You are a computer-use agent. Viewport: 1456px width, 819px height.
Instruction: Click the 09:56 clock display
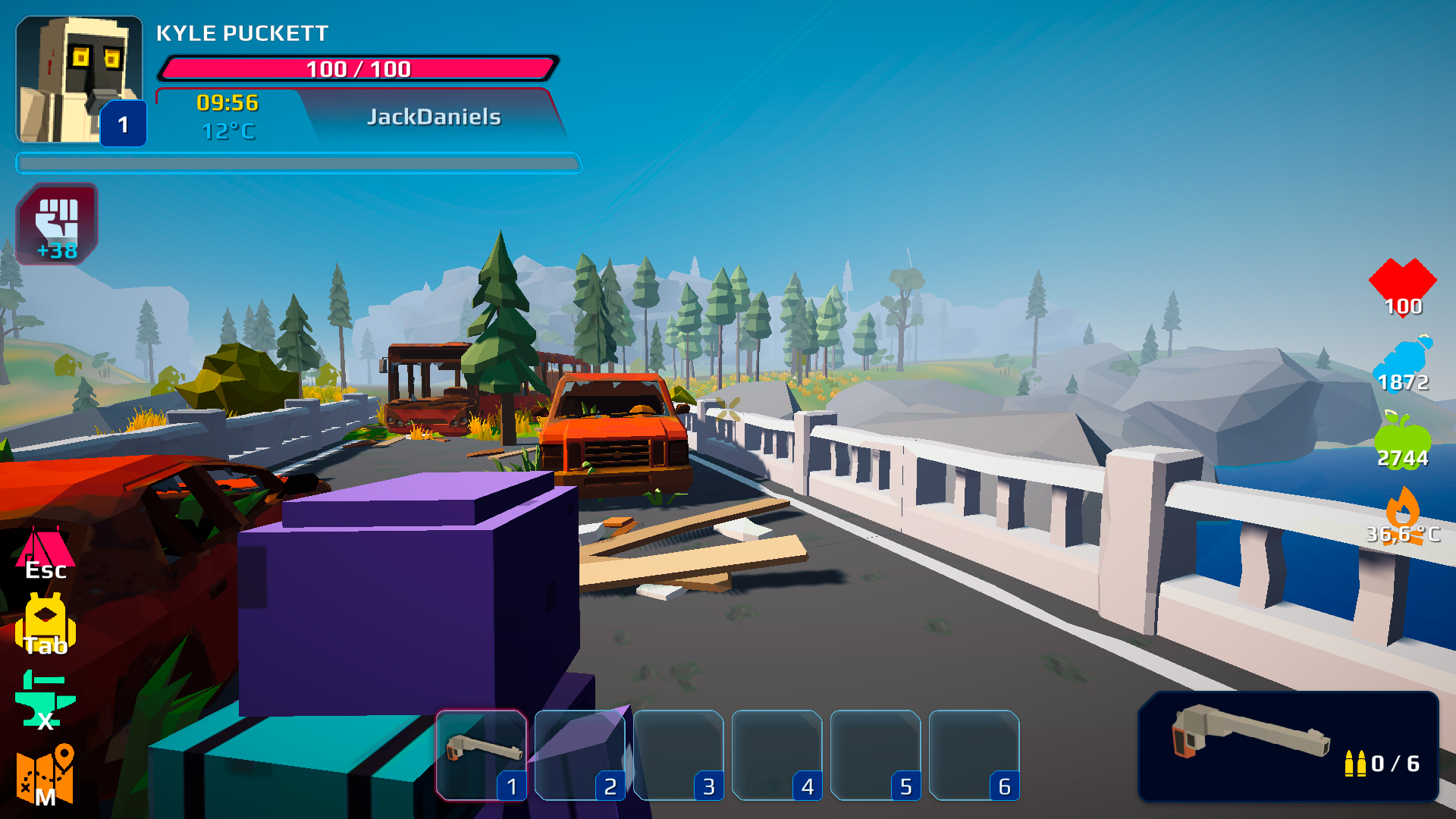226,103
